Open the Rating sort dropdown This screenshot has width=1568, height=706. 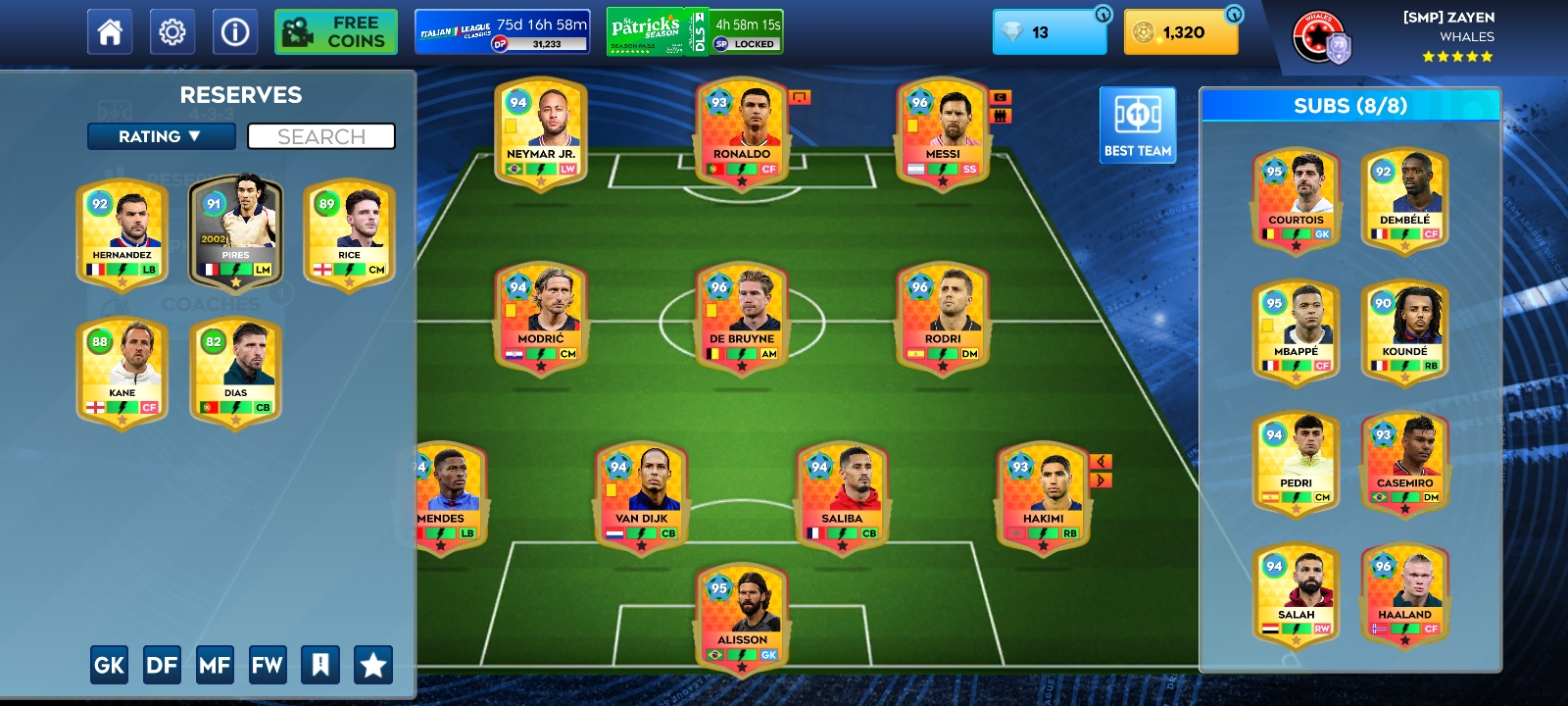(x=161, y=136)
